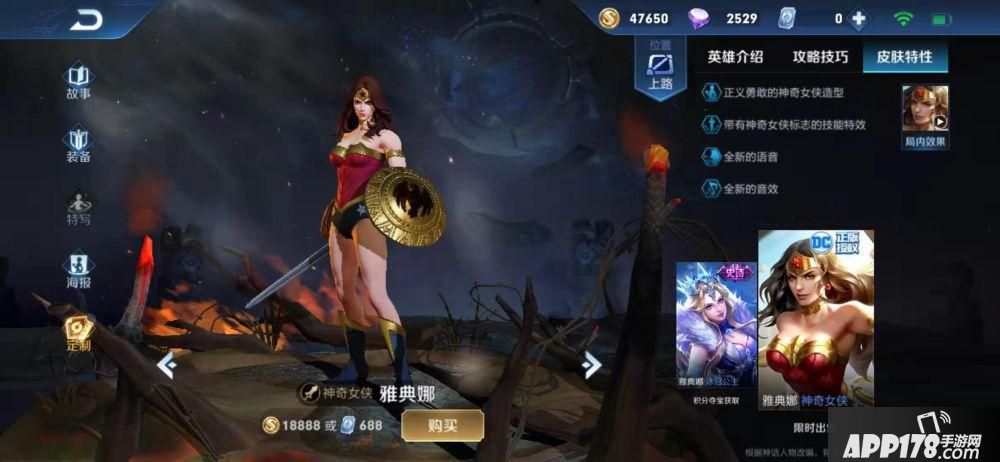Open the 故事 story section

(x=78, y=80)
